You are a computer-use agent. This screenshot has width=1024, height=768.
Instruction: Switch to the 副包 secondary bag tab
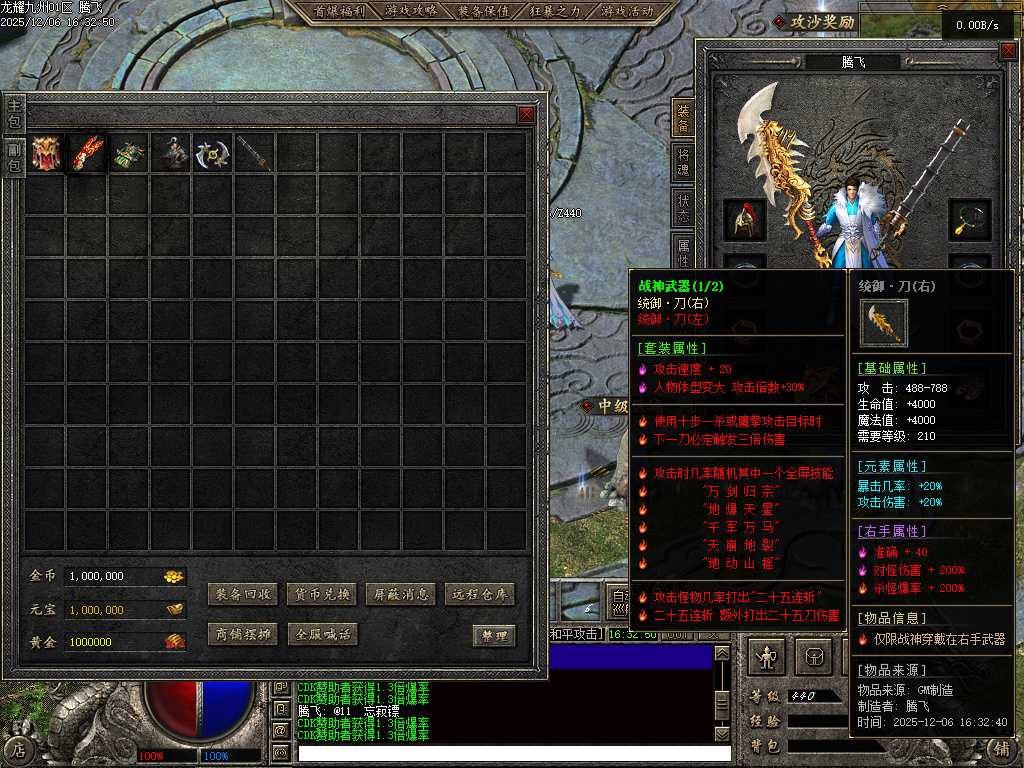tap(14, 158)
